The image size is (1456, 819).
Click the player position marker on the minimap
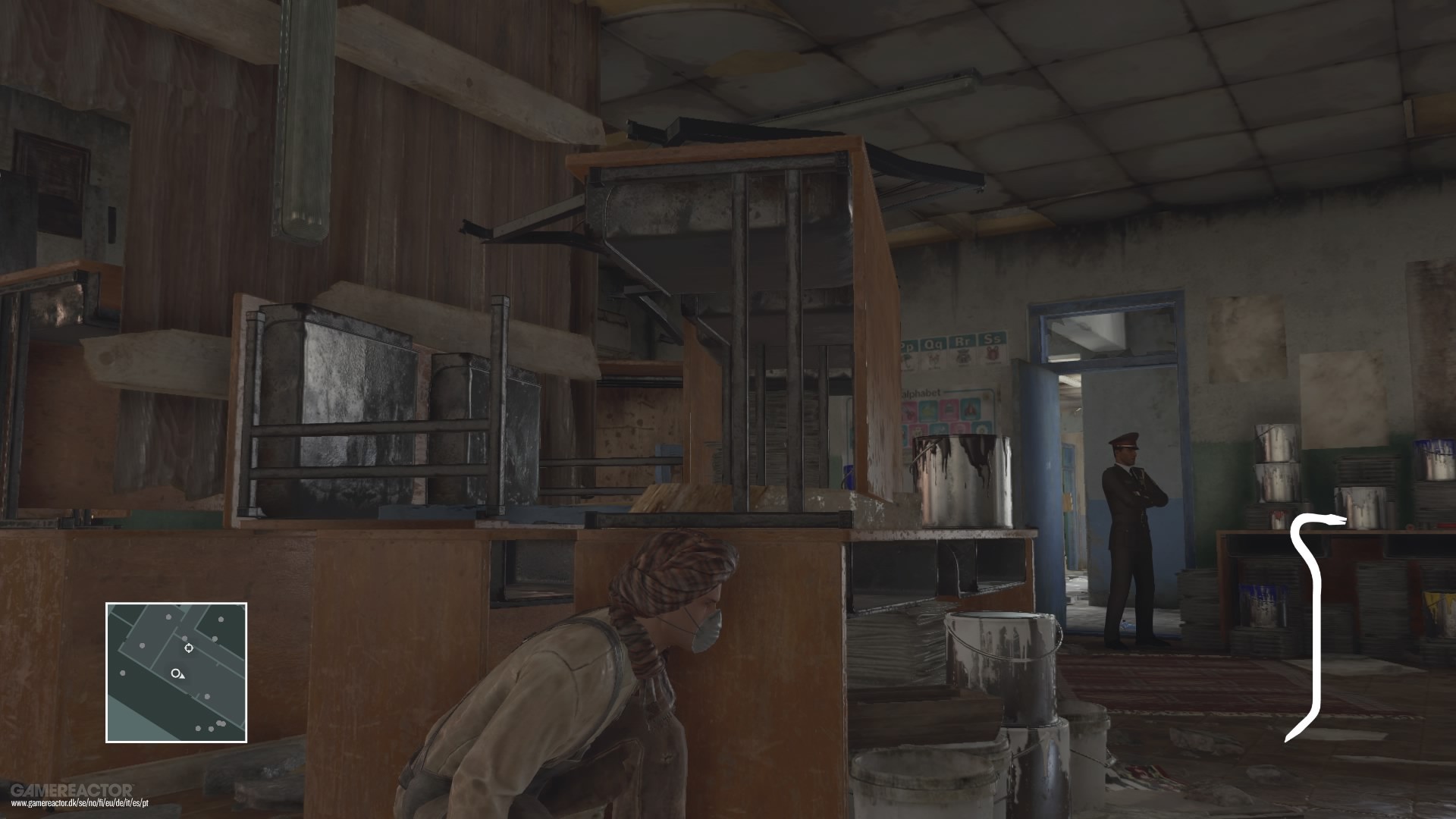[177, 673]
